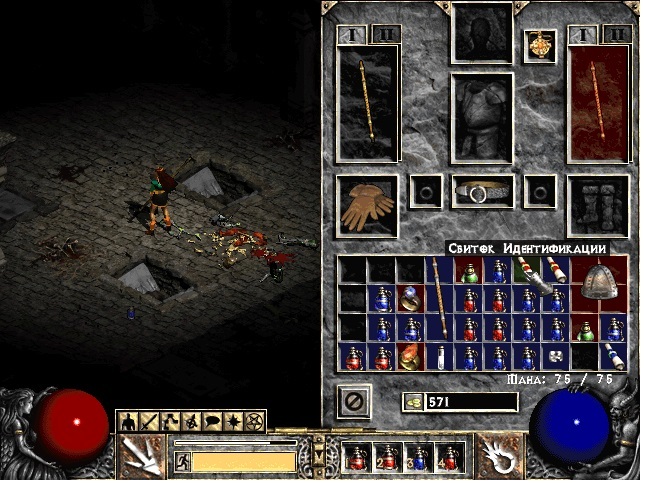Select the long staff in the backpack
Screen dimensions: 645x483
(x=439, y=299)
